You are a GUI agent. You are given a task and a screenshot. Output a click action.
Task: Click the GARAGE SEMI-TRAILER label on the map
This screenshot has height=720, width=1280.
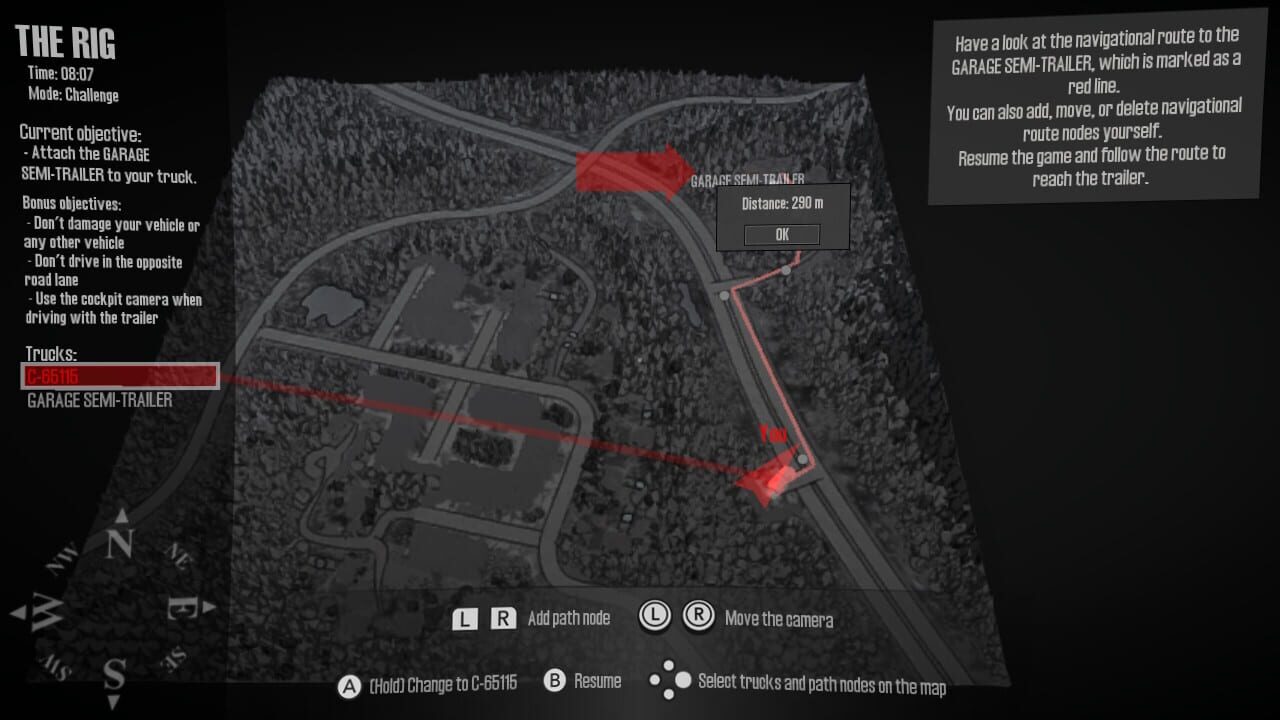pos(750,178)
